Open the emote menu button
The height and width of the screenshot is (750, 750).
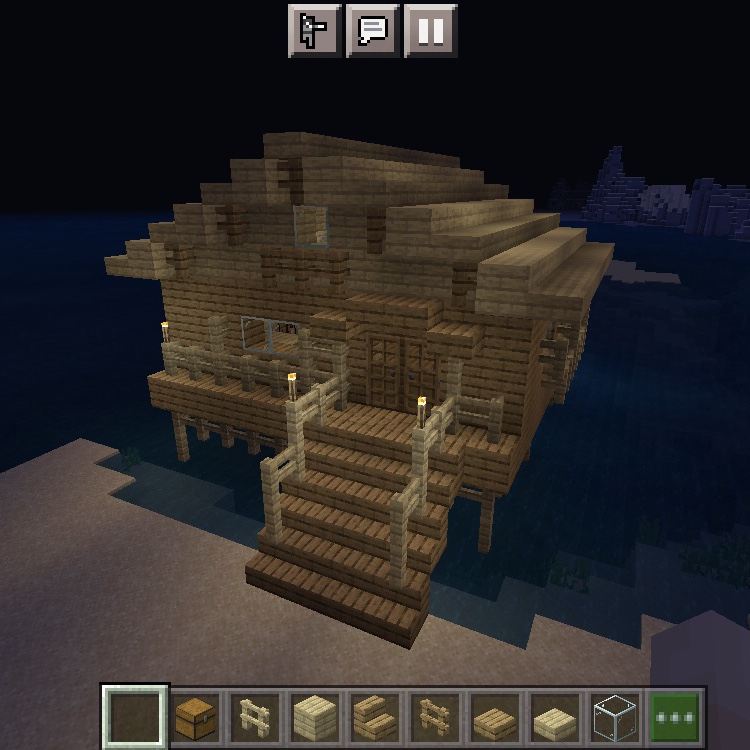pyautogui.click(x=314, y=31)
